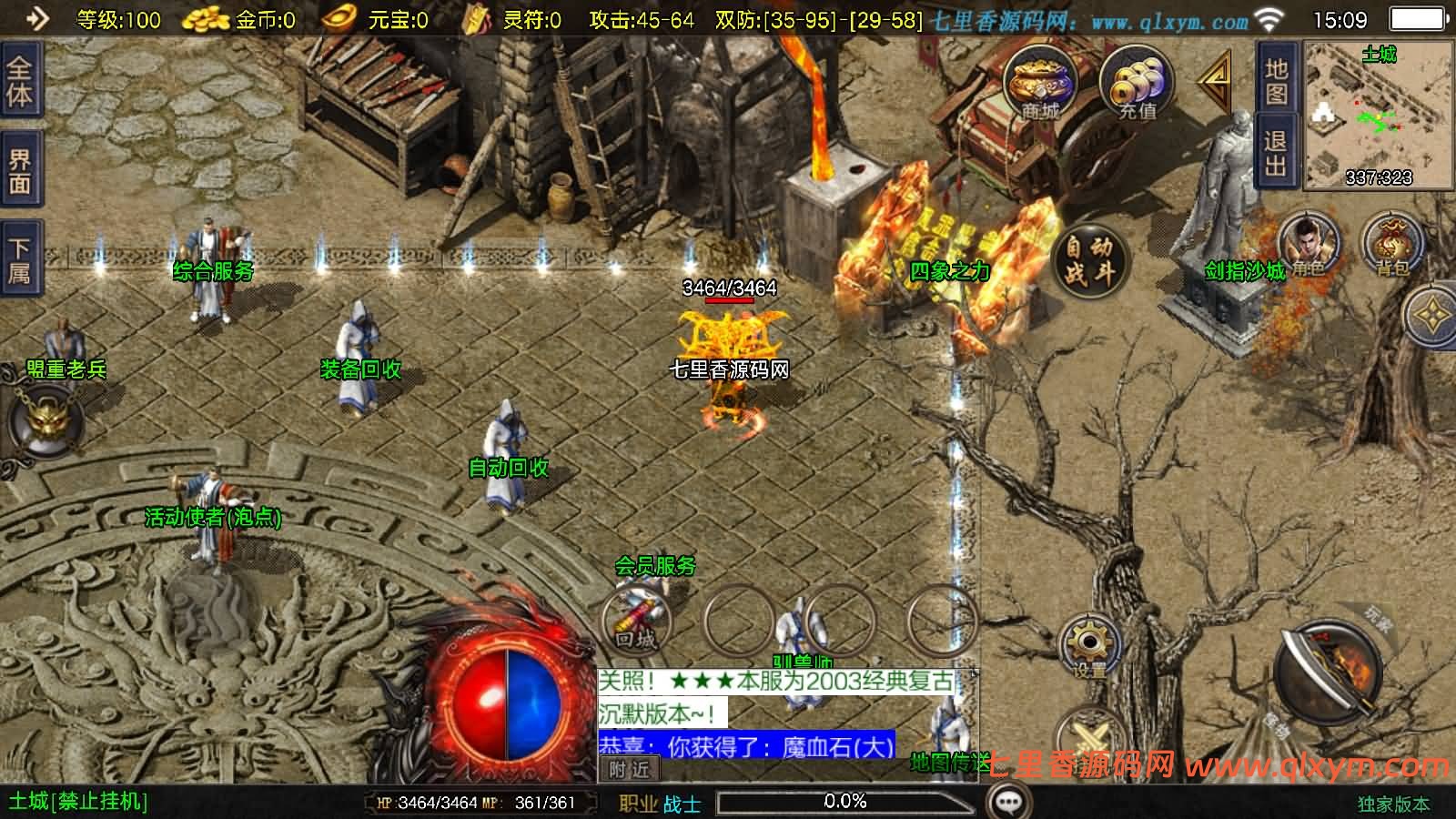This screenshot has width=1456, height=819.
Task: Tap the crossed swords icon
Action: click(x=1086, y=739)
